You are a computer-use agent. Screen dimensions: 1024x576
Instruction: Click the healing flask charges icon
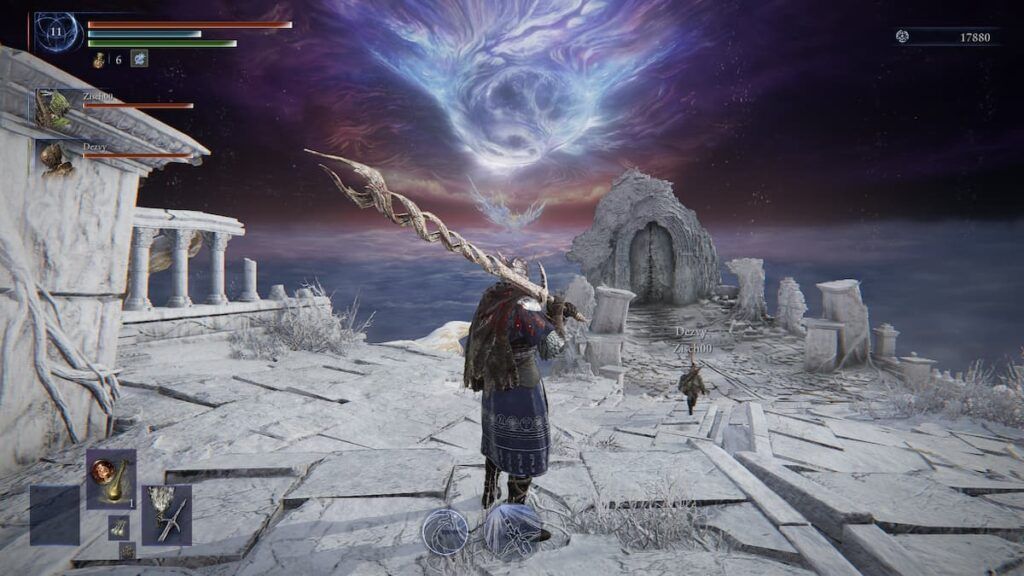(x=99, y=60)
